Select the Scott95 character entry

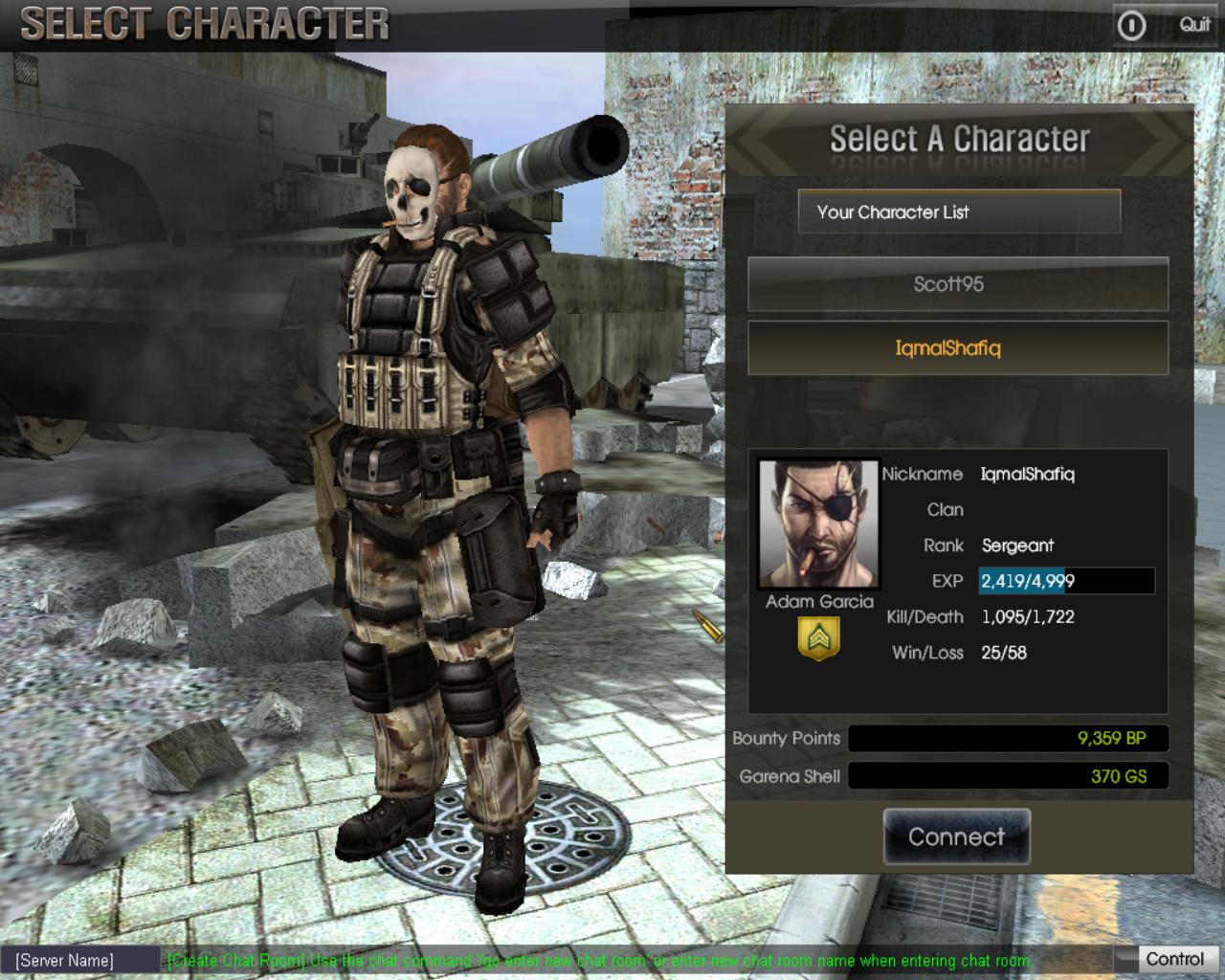click(957, 284)
